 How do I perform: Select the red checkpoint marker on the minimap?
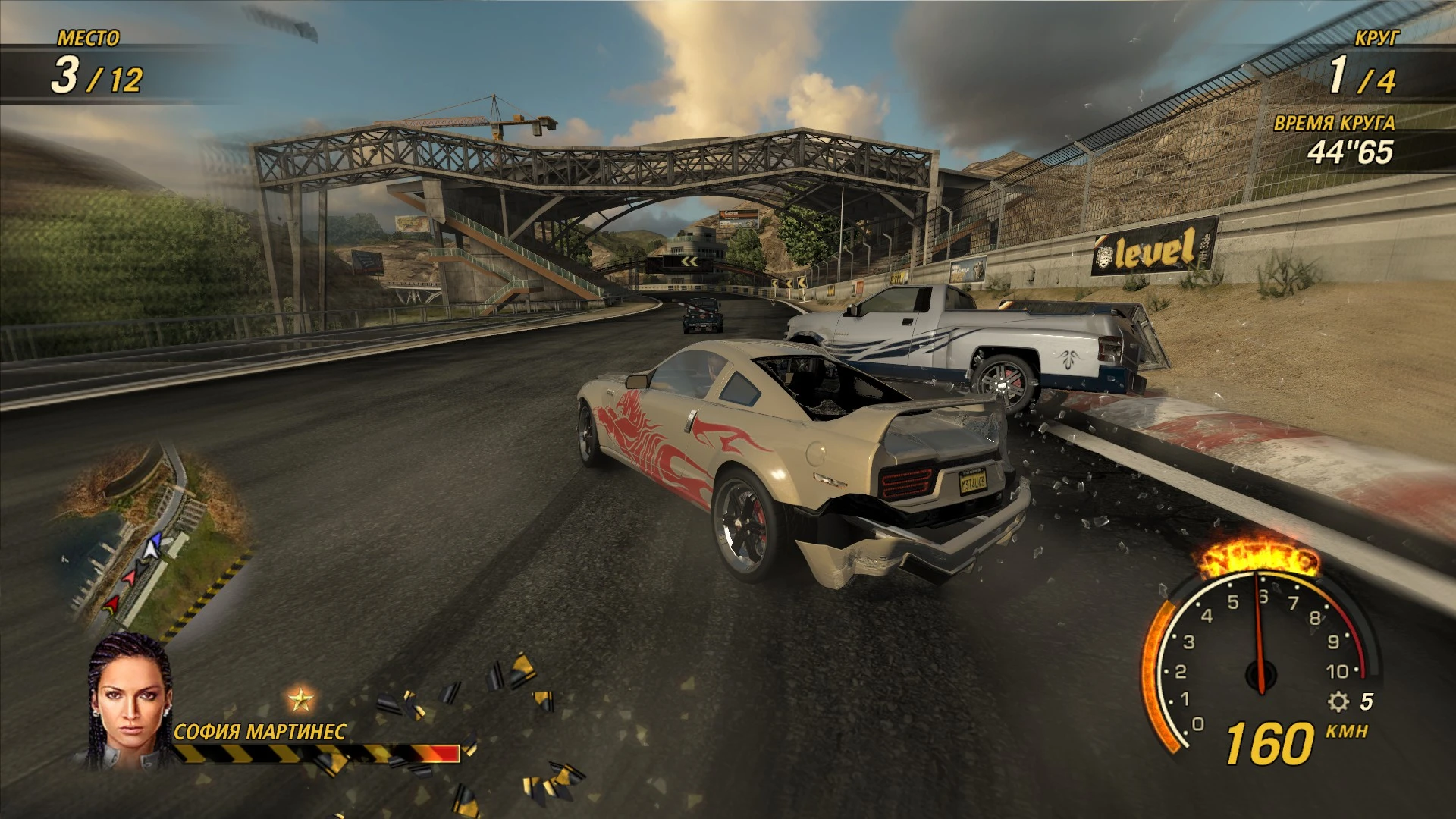[113, 604]
